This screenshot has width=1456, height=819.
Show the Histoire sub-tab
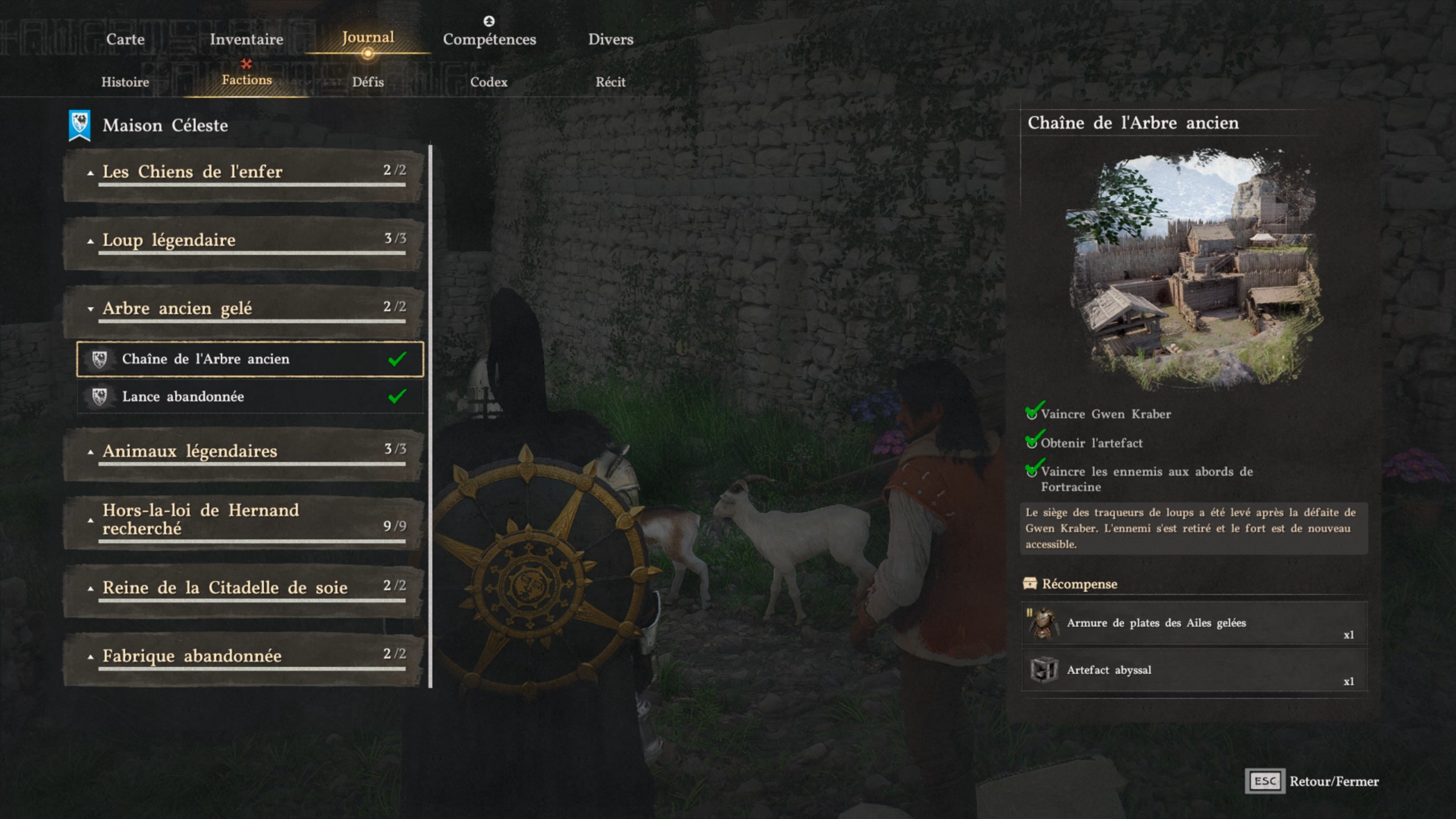click(125, 82)
